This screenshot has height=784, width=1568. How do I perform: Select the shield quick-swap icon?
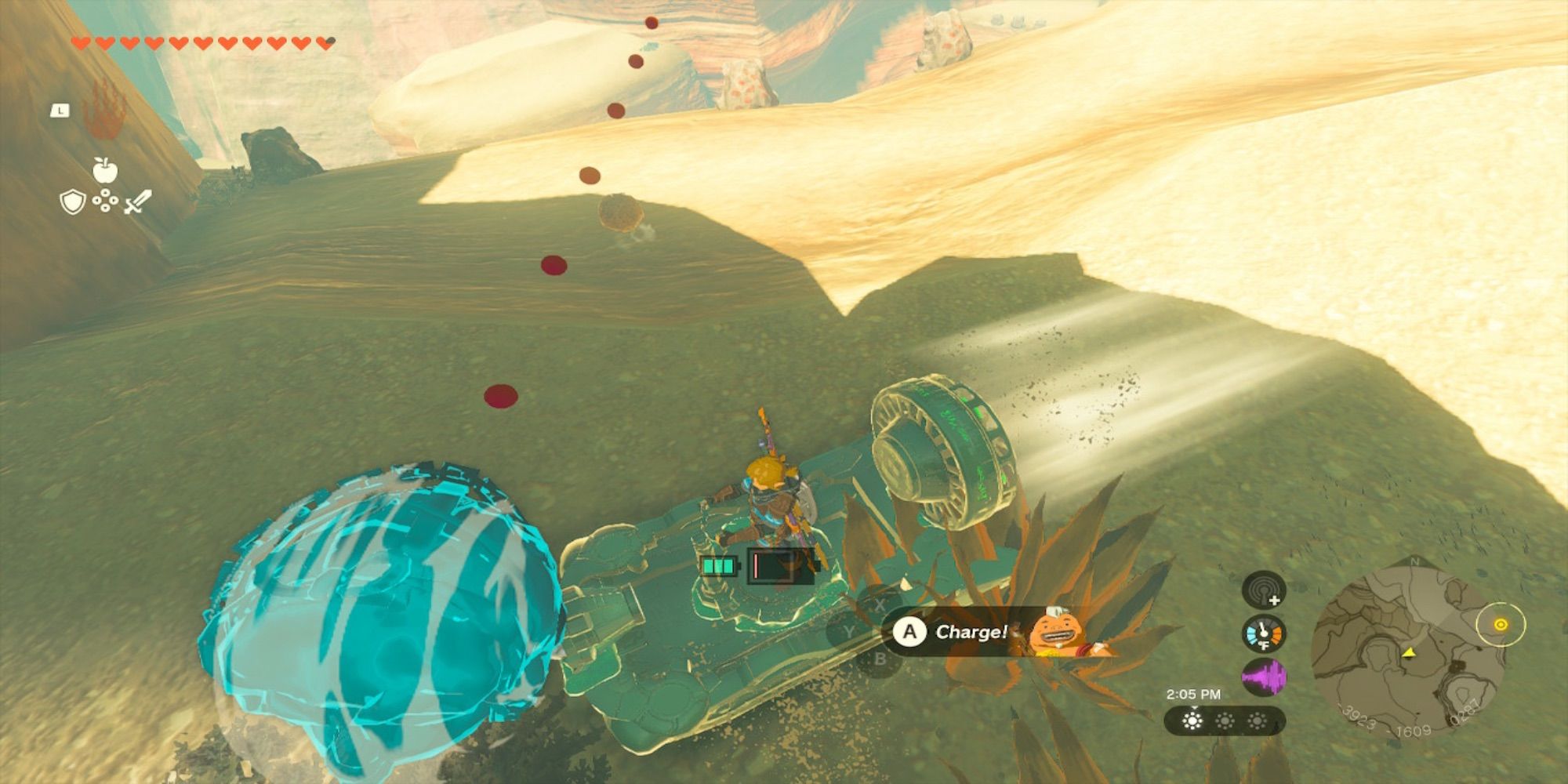tap(72, 202)
